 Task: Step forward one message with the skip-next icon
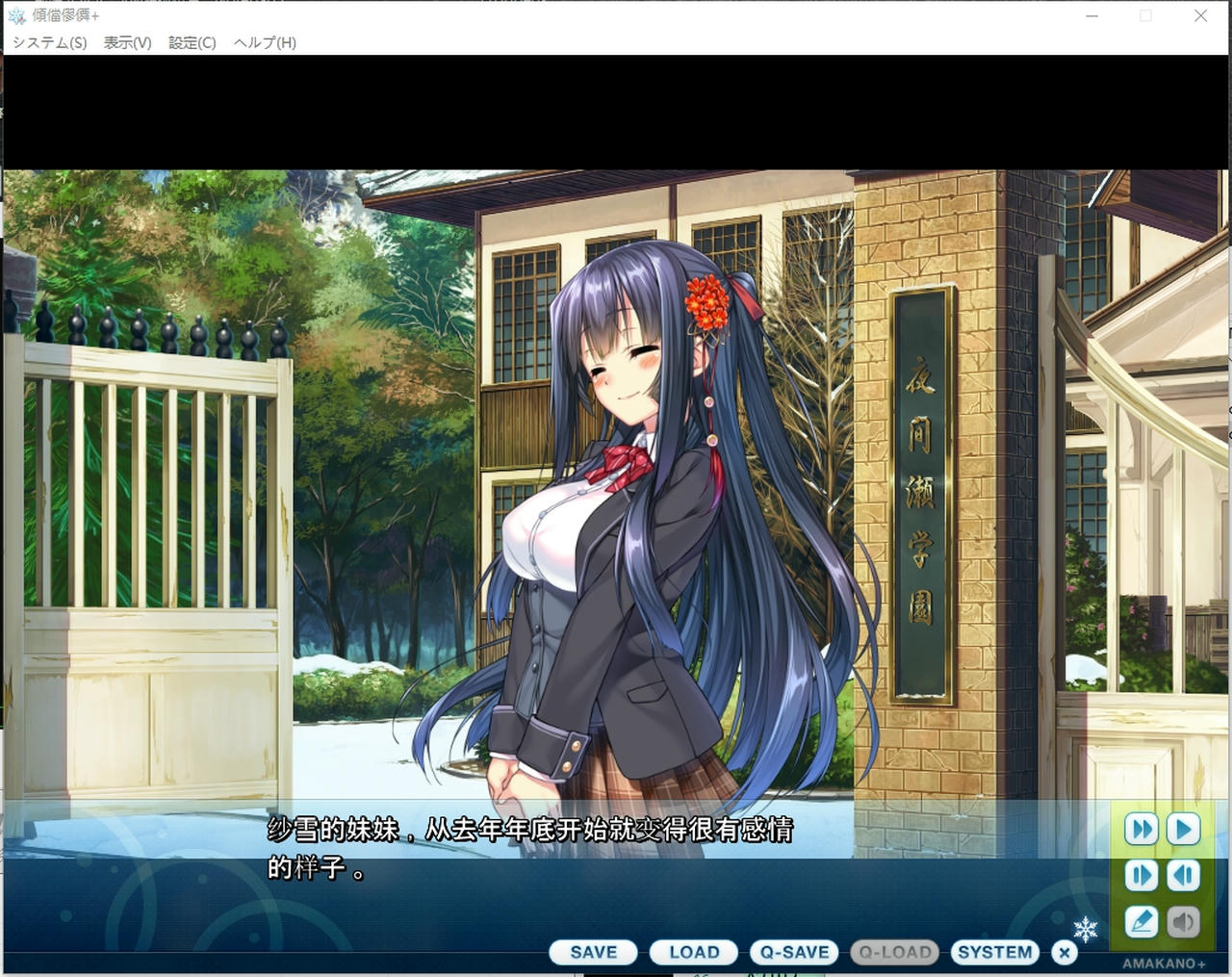(x=1141, y=875)
